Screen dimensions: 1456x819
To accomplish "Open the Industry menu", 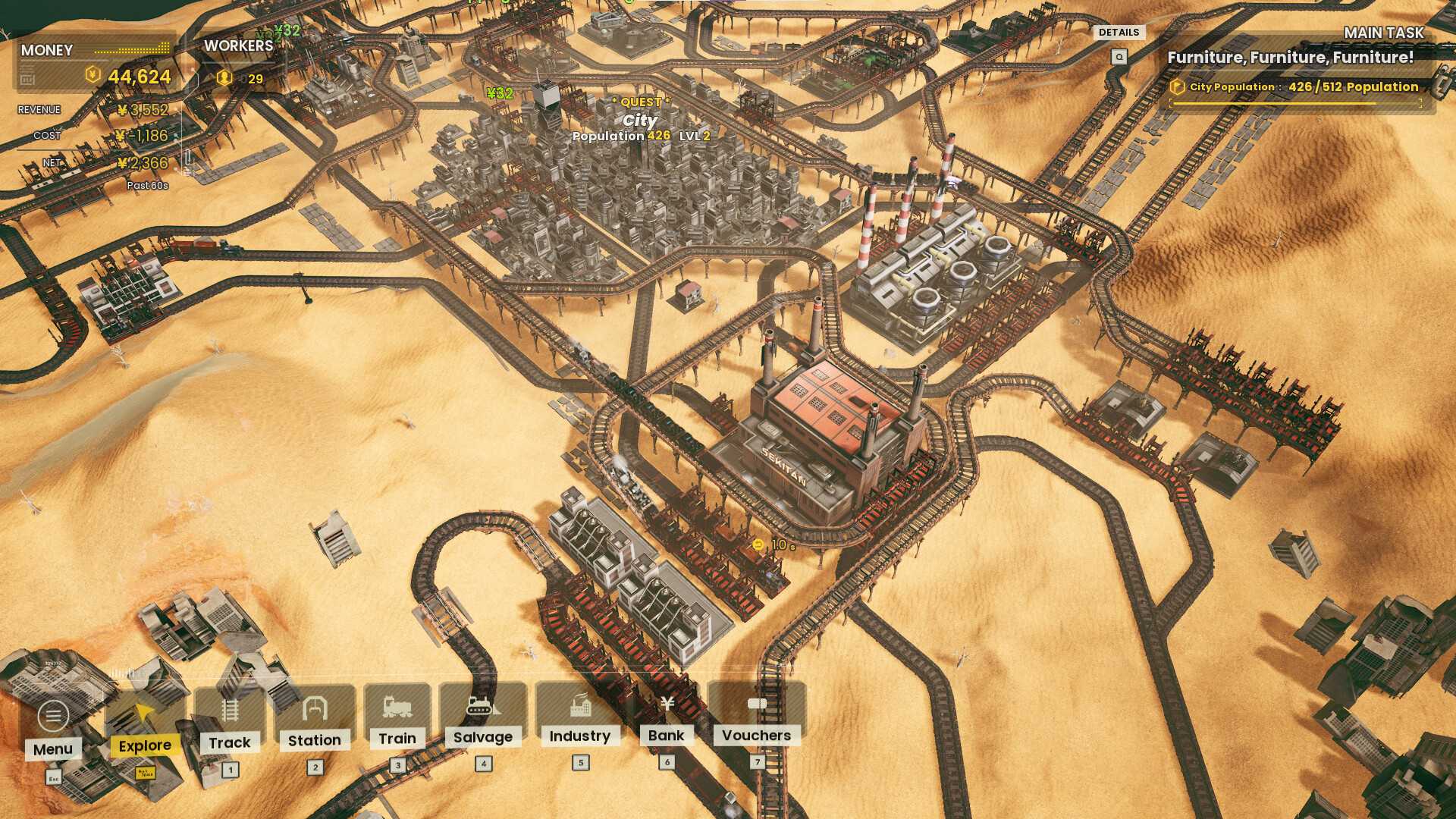I will 580,715.
